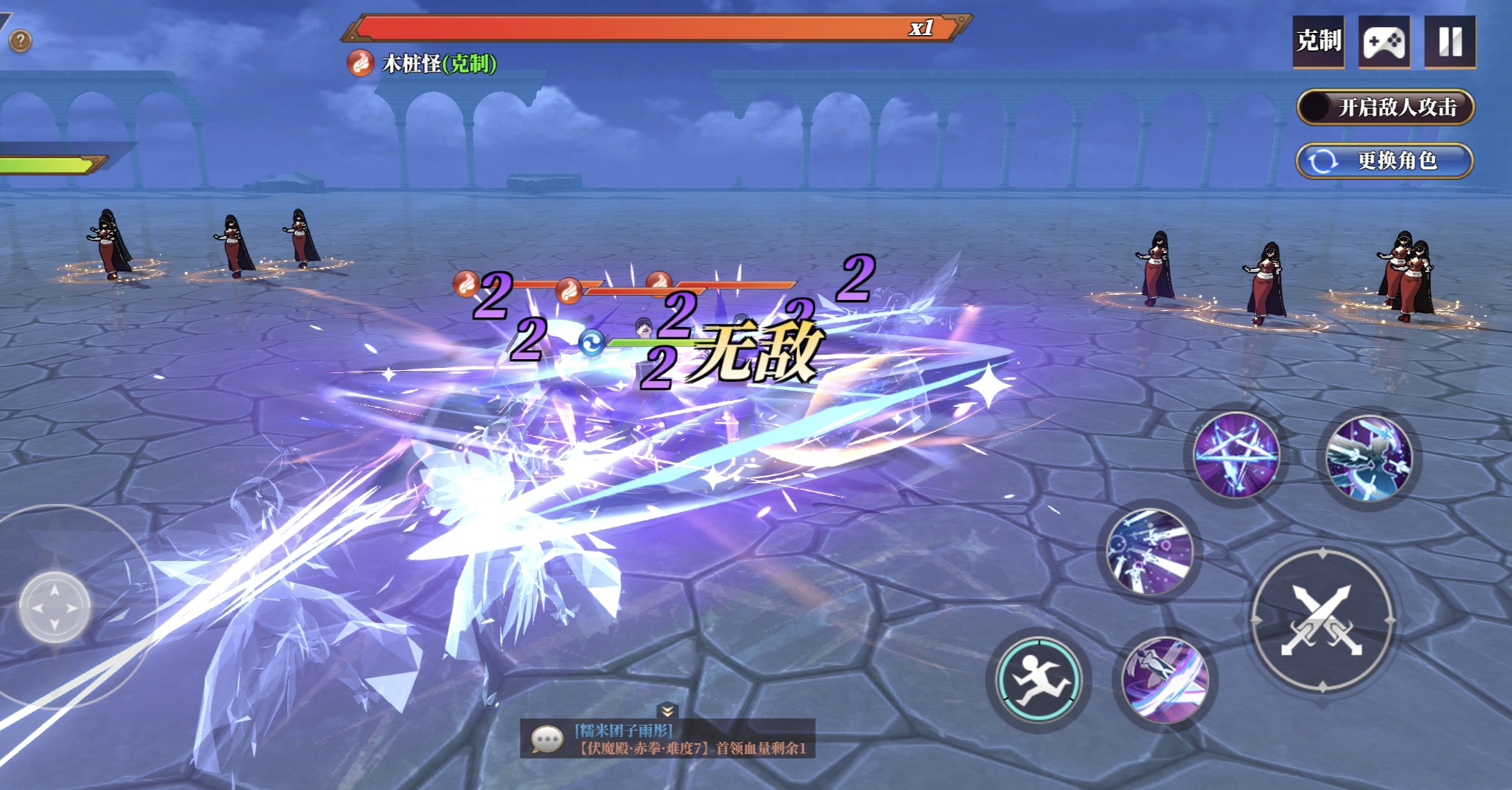Tap the virtual movement joystick

pyautogui.click(x=55, y=607)
